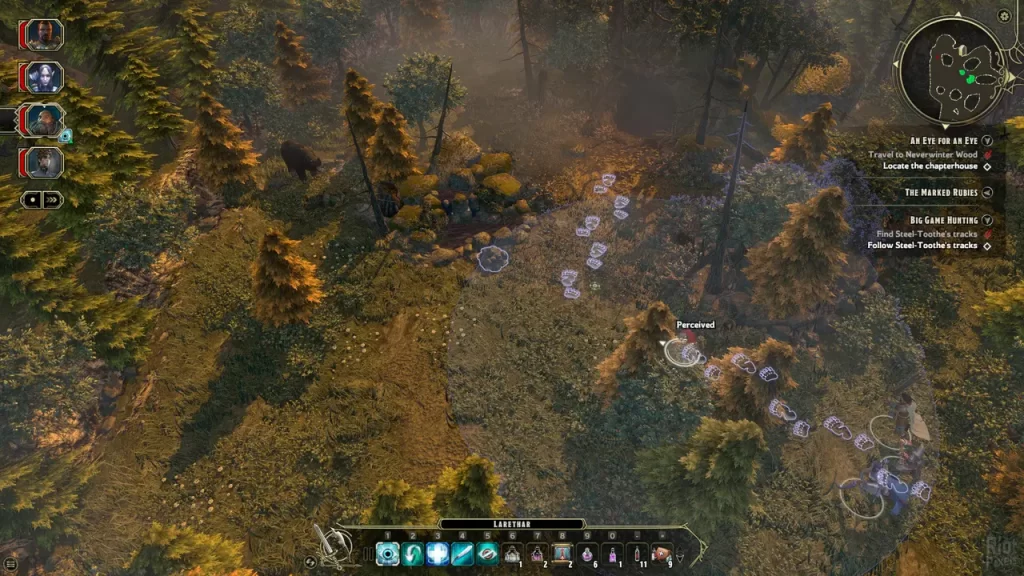1024x576 pixels.
Task: Use the scroll item in slot 8
Action: tap(562, 553)
